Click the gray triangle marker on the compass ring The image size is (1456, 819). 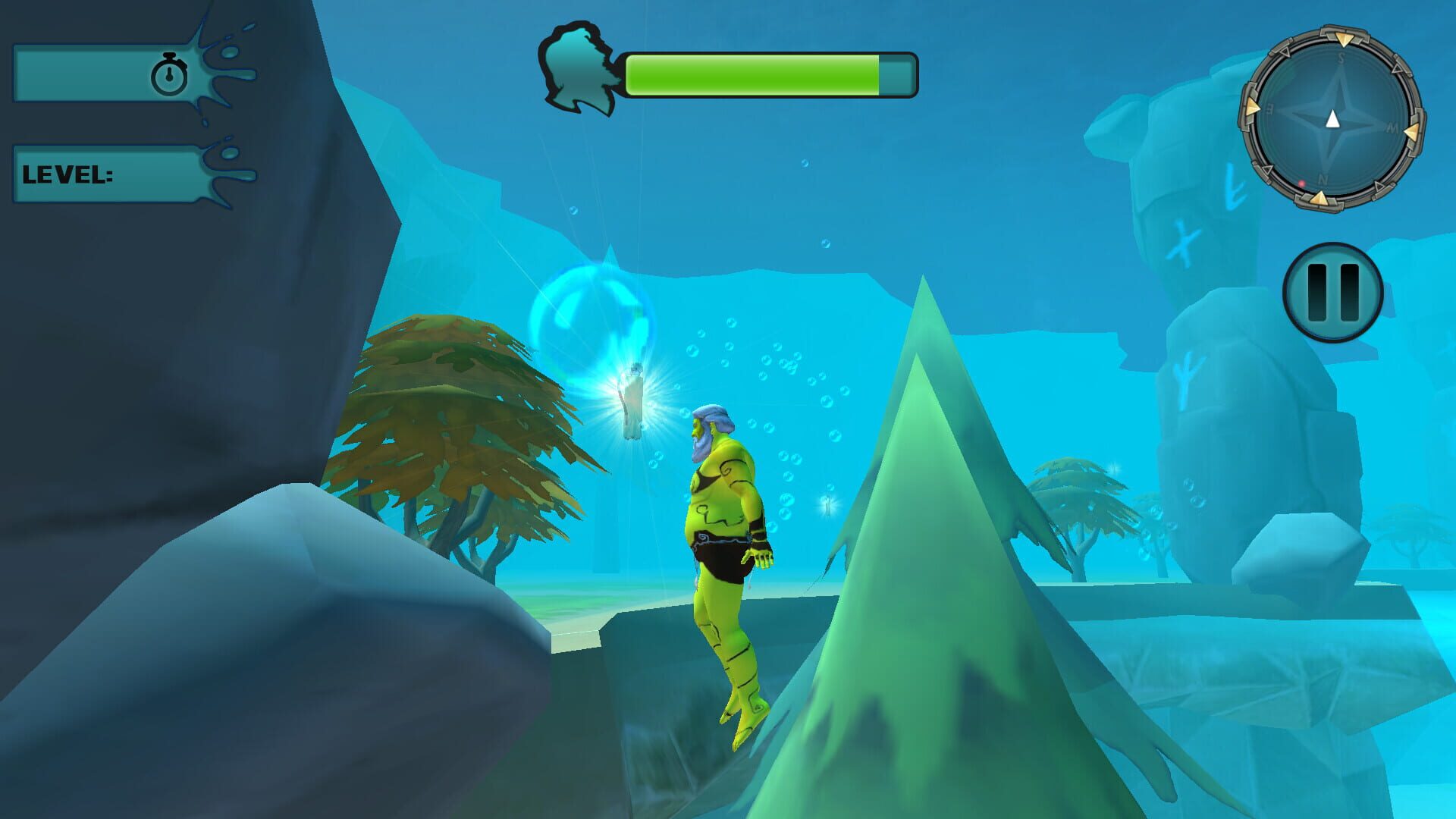pos(1285,53)
